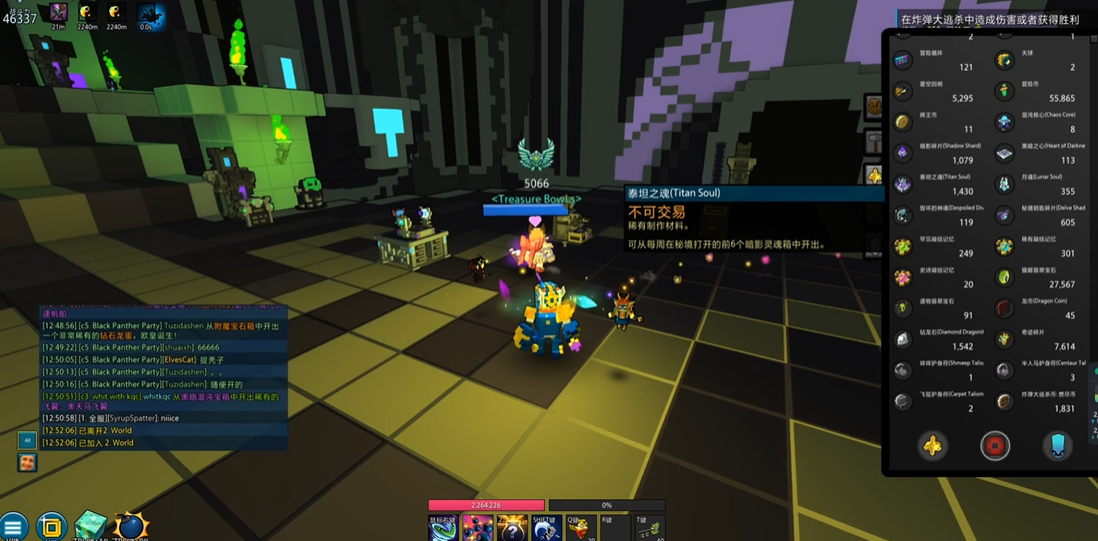Activate the blue swirl ability
Viewport: 1098px width, 541px height.
[443, 528]
